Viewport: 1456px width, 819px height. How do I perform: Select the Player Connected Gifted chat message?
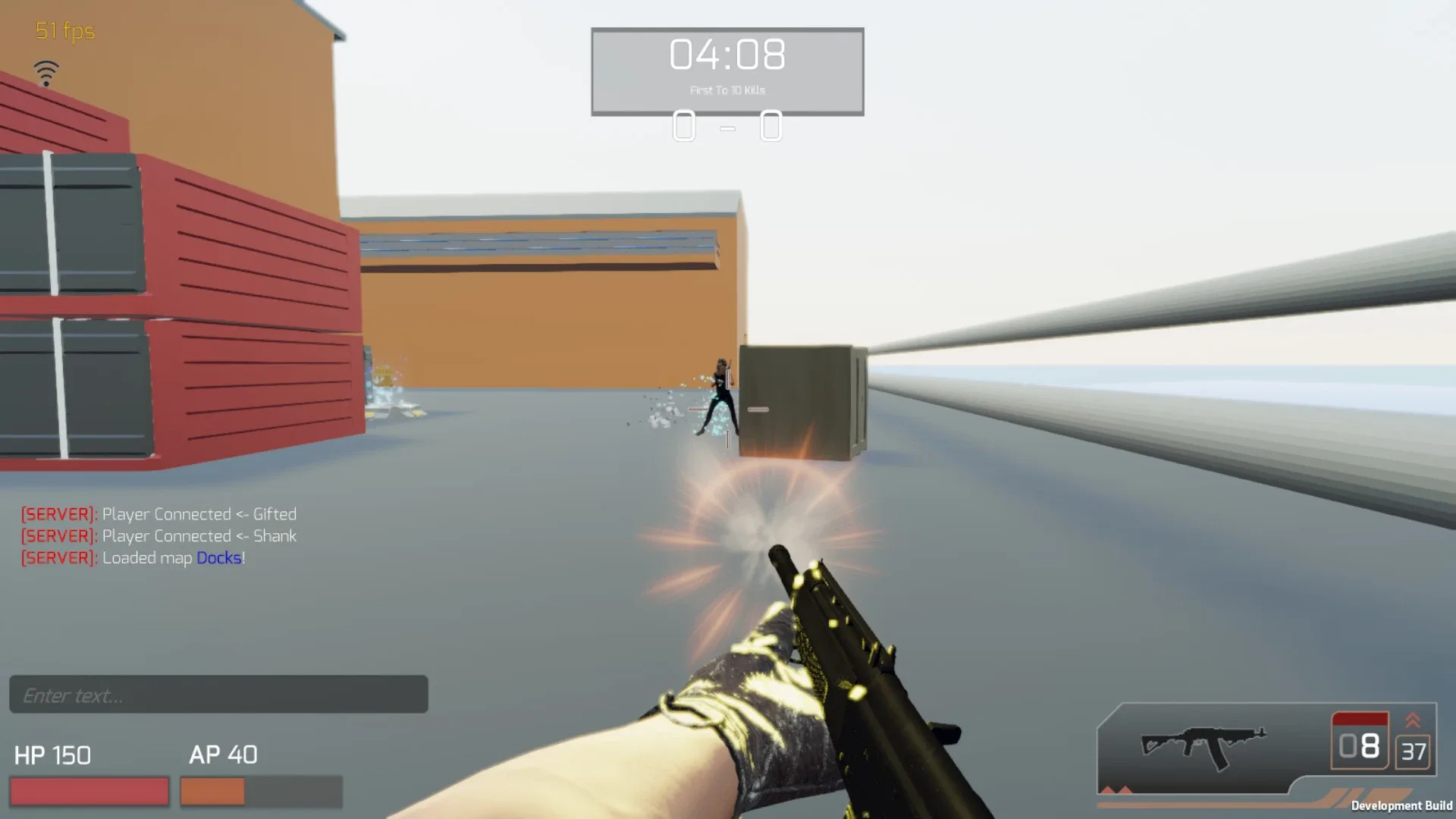(199, 513)
